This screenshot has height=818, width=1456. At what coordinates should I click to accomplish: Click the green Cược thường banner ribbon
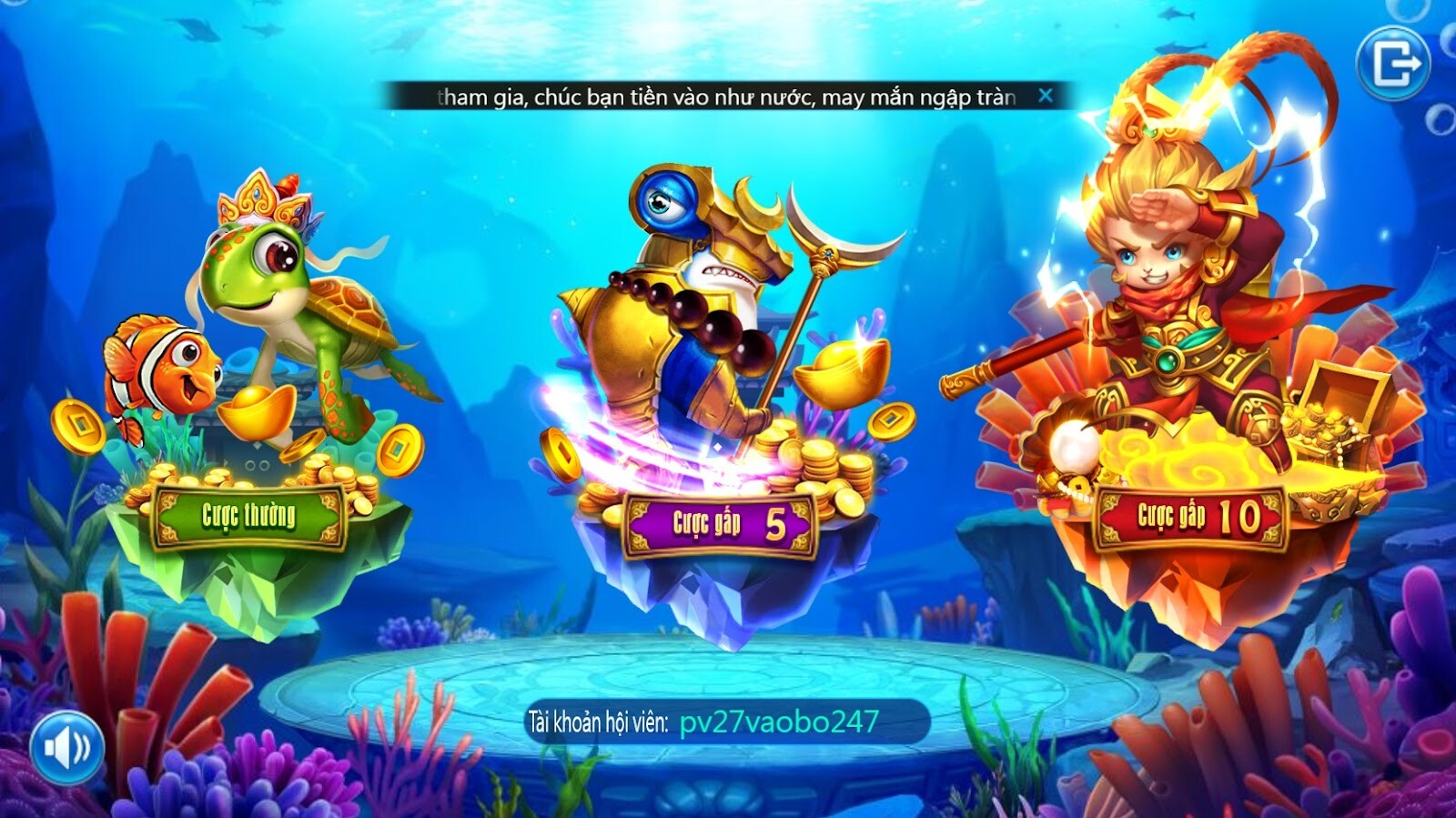[x=248, y=514]
